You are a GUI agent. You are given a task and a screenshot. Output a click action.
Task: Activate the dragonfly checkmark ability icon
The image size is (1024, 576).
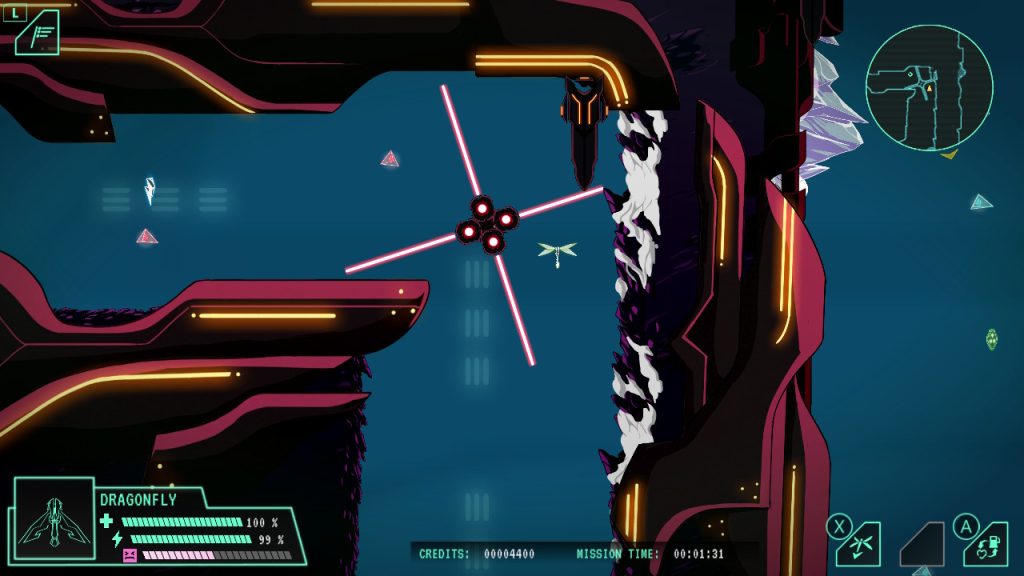click(859, 545)
